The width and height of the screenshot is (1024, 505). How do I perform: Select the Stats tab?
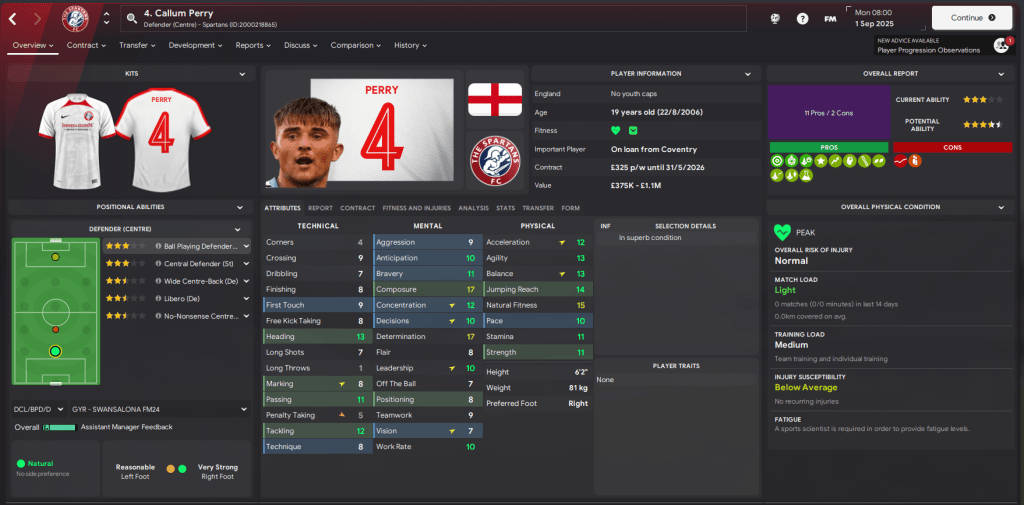505,208
